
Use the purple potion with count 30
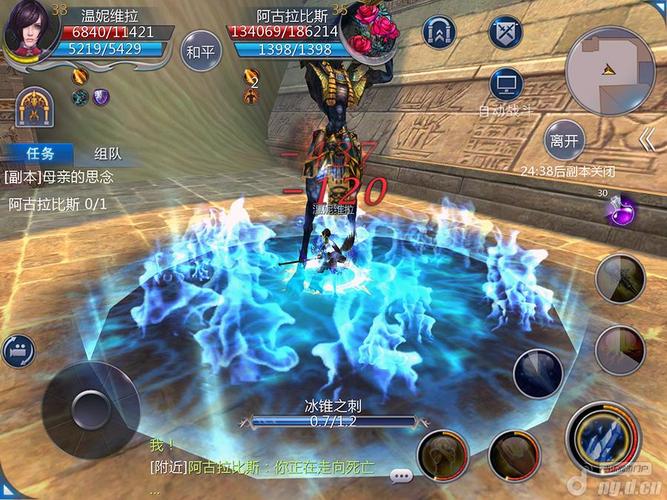tap(621, 208)
